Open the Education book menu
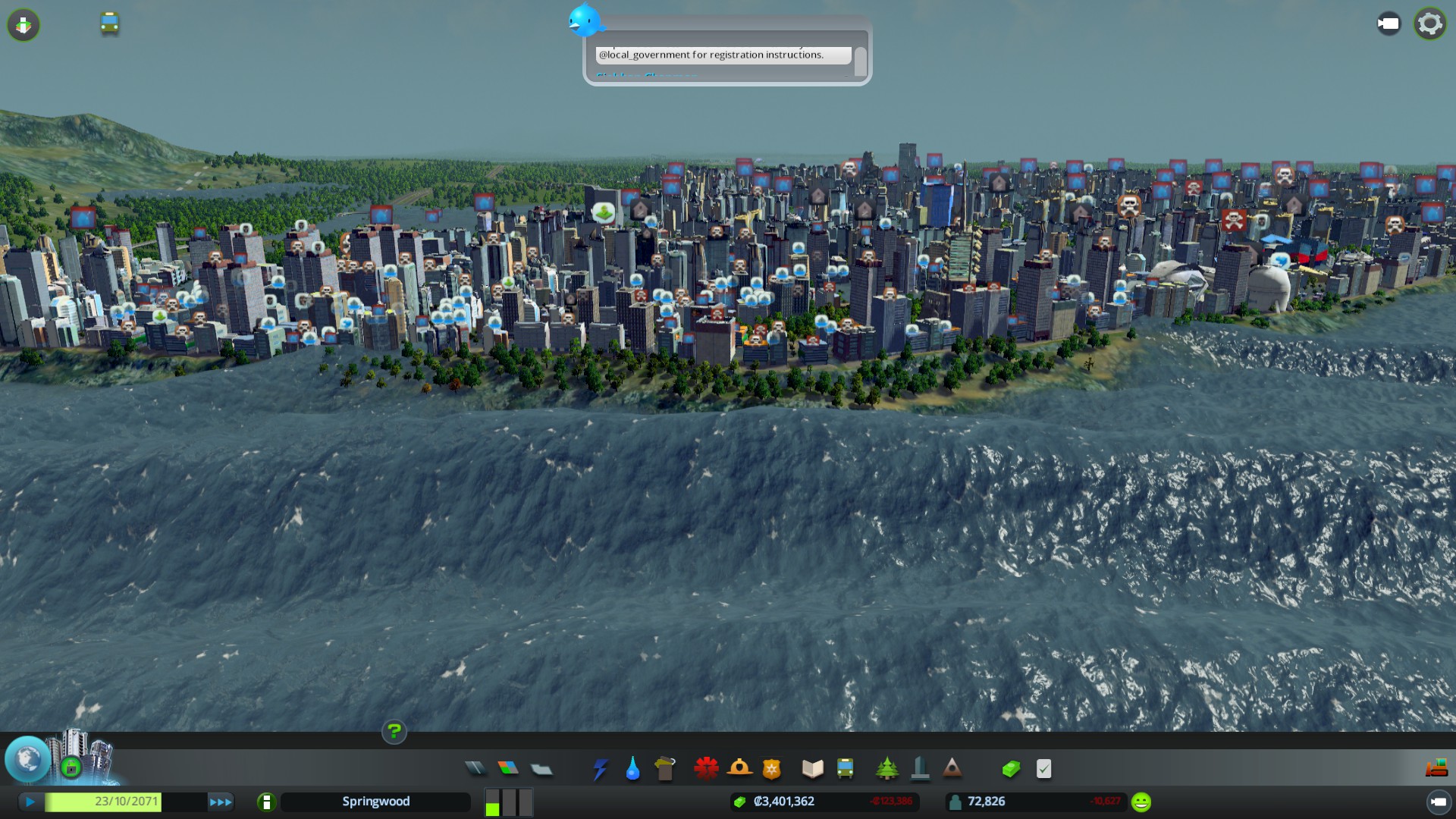Screen dimensions: 1456x819 812,769
